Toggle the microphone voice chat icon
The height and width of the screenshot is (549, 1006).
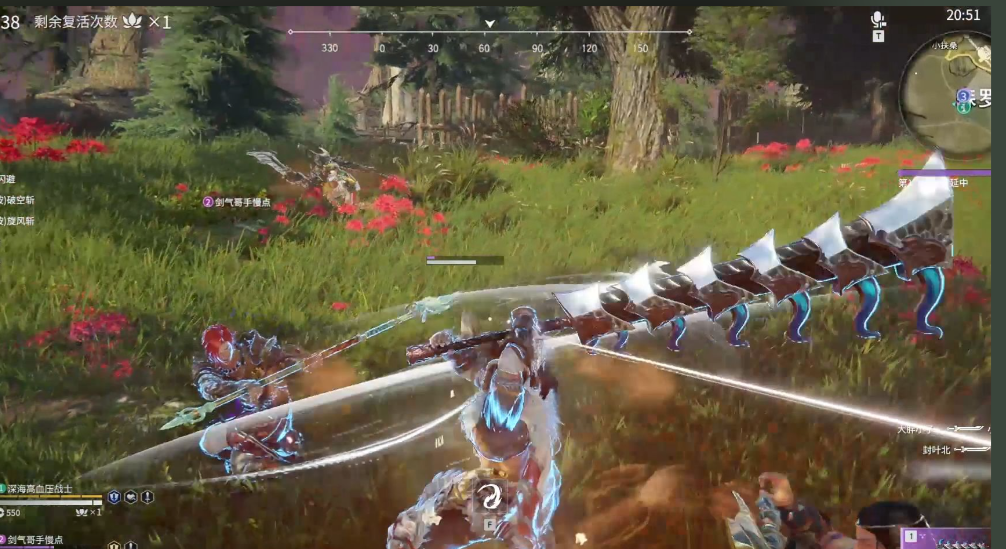click(878, 19)
